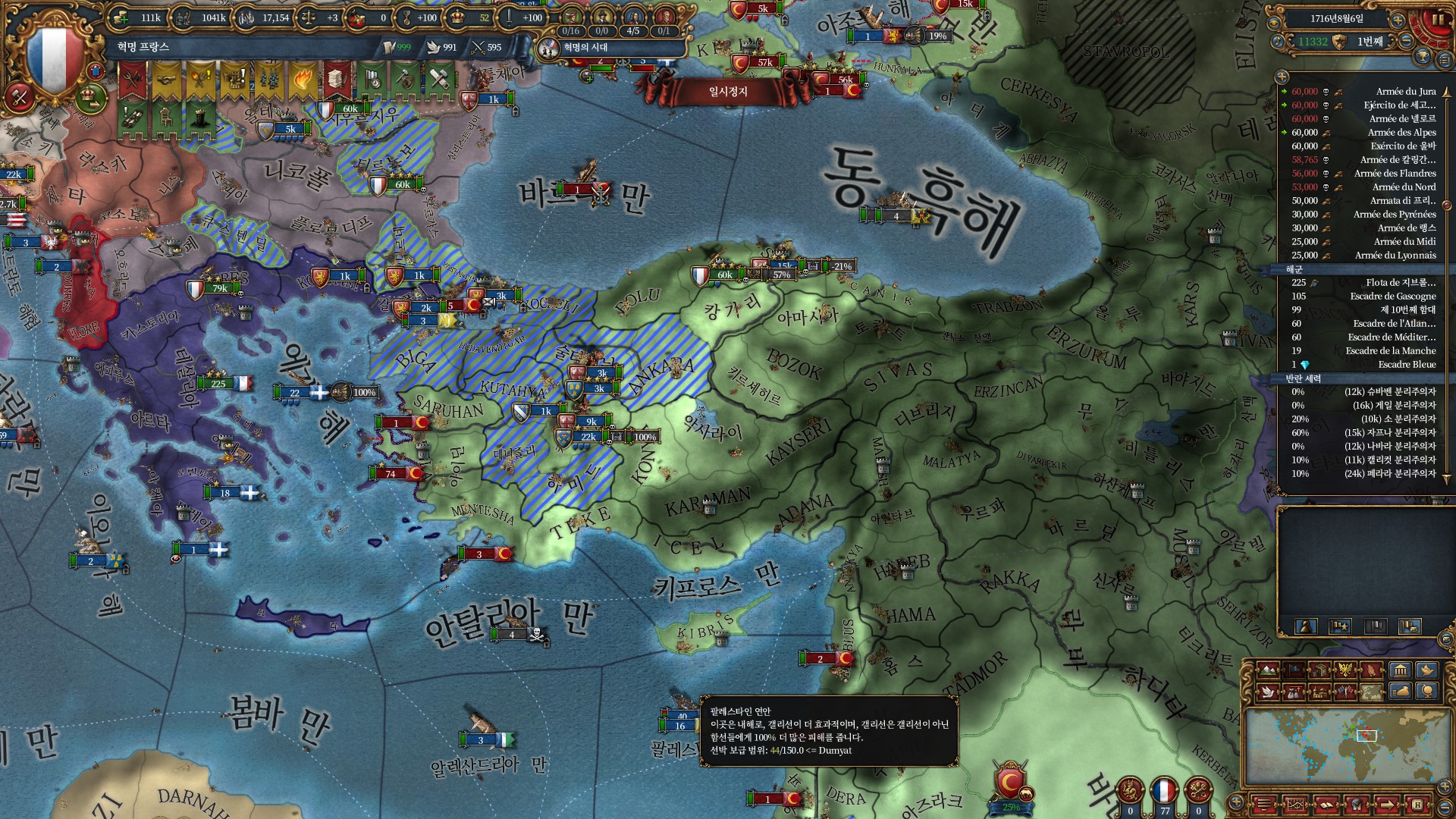Select Armée des Alpes from the army list

(x=1401, y=133)
